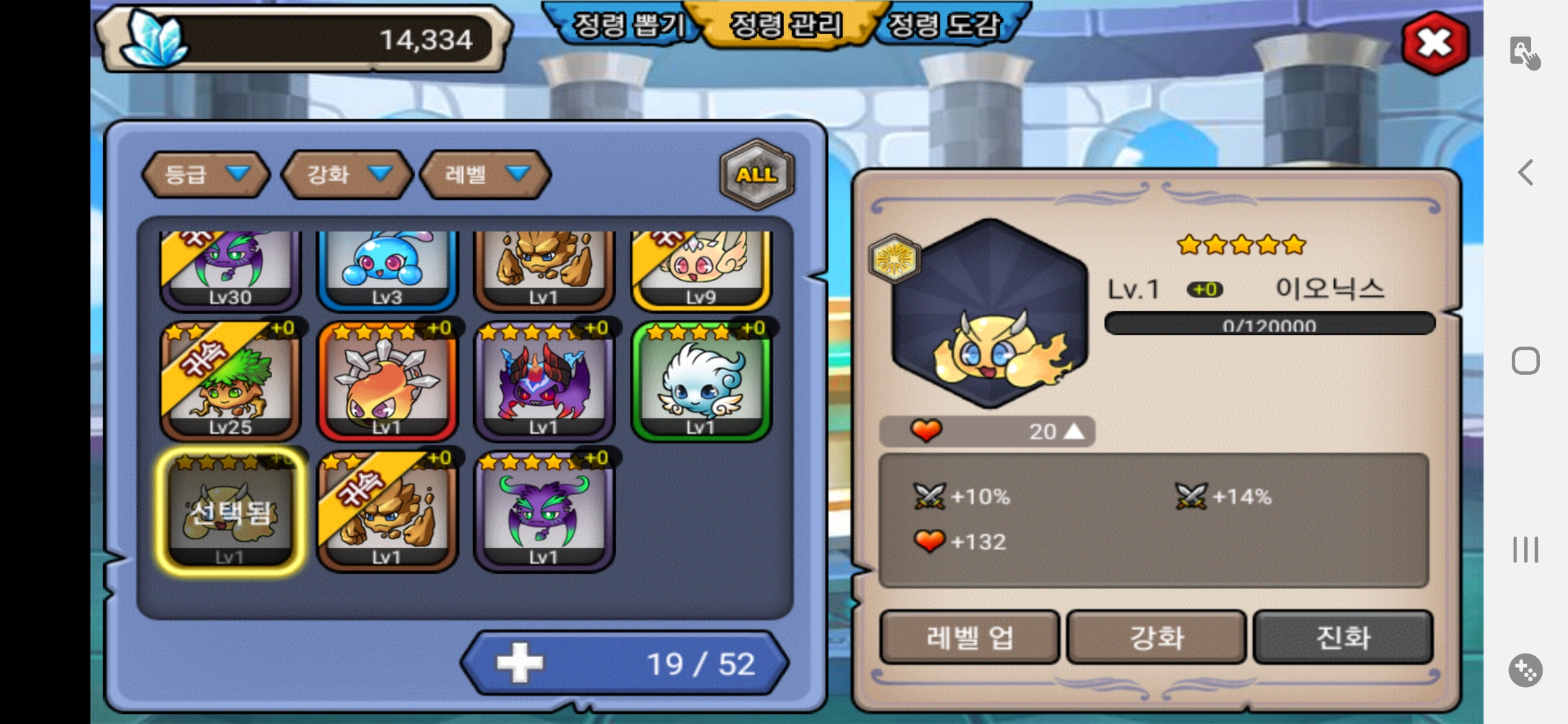Close the spirit screen with the red X
This screenshot has height=724, width=1568.
[1435, 43]
